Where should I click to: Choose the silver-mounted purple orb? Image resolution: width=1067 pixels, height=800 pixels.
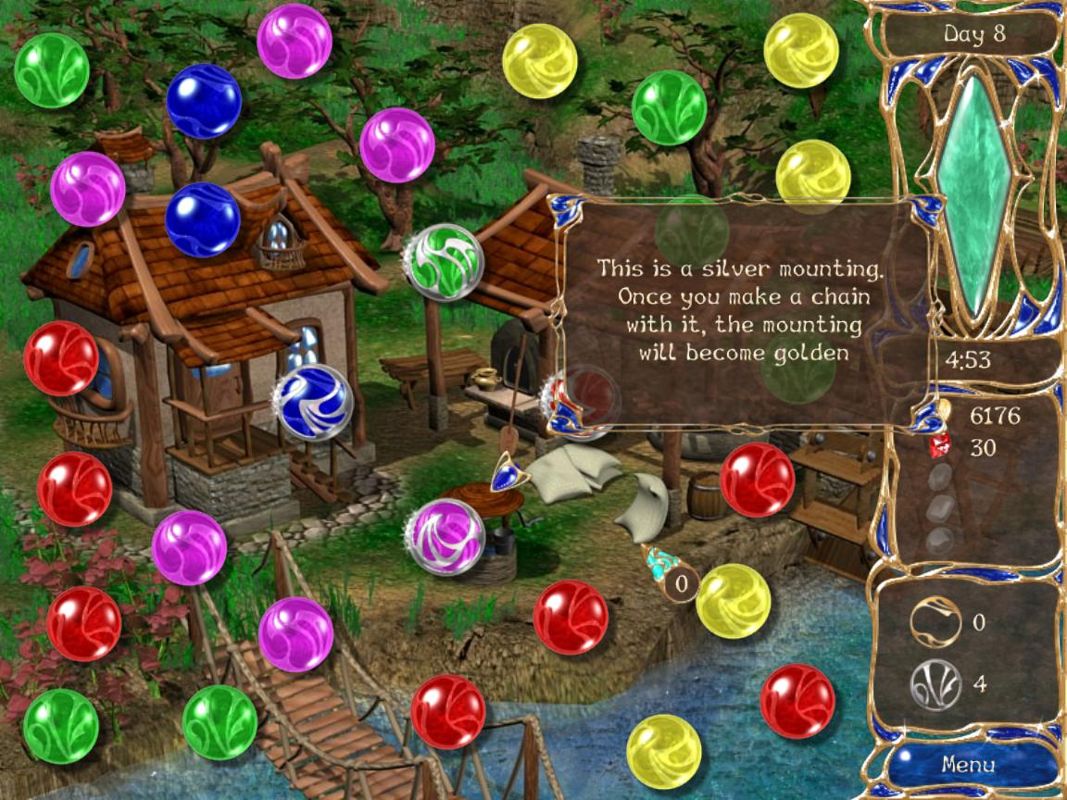tap(446, 536)
